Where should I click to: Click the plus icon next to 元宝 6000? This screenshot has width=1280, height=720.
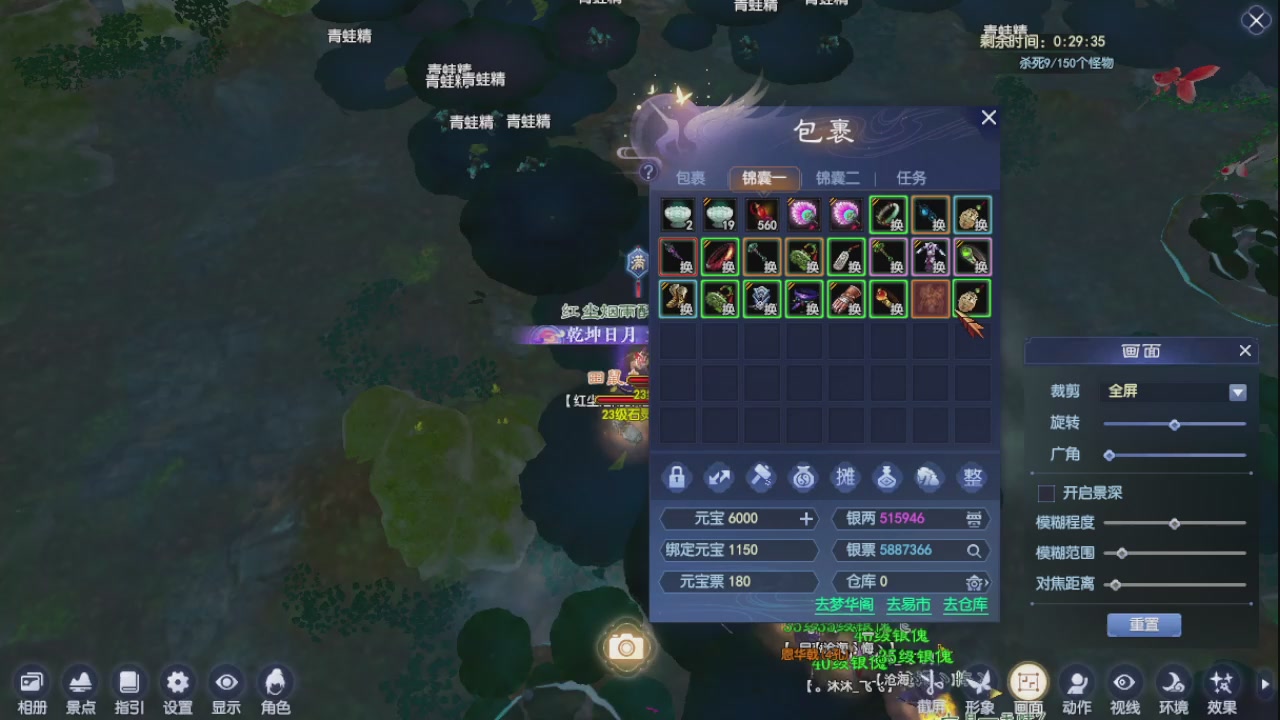[806, 518]
